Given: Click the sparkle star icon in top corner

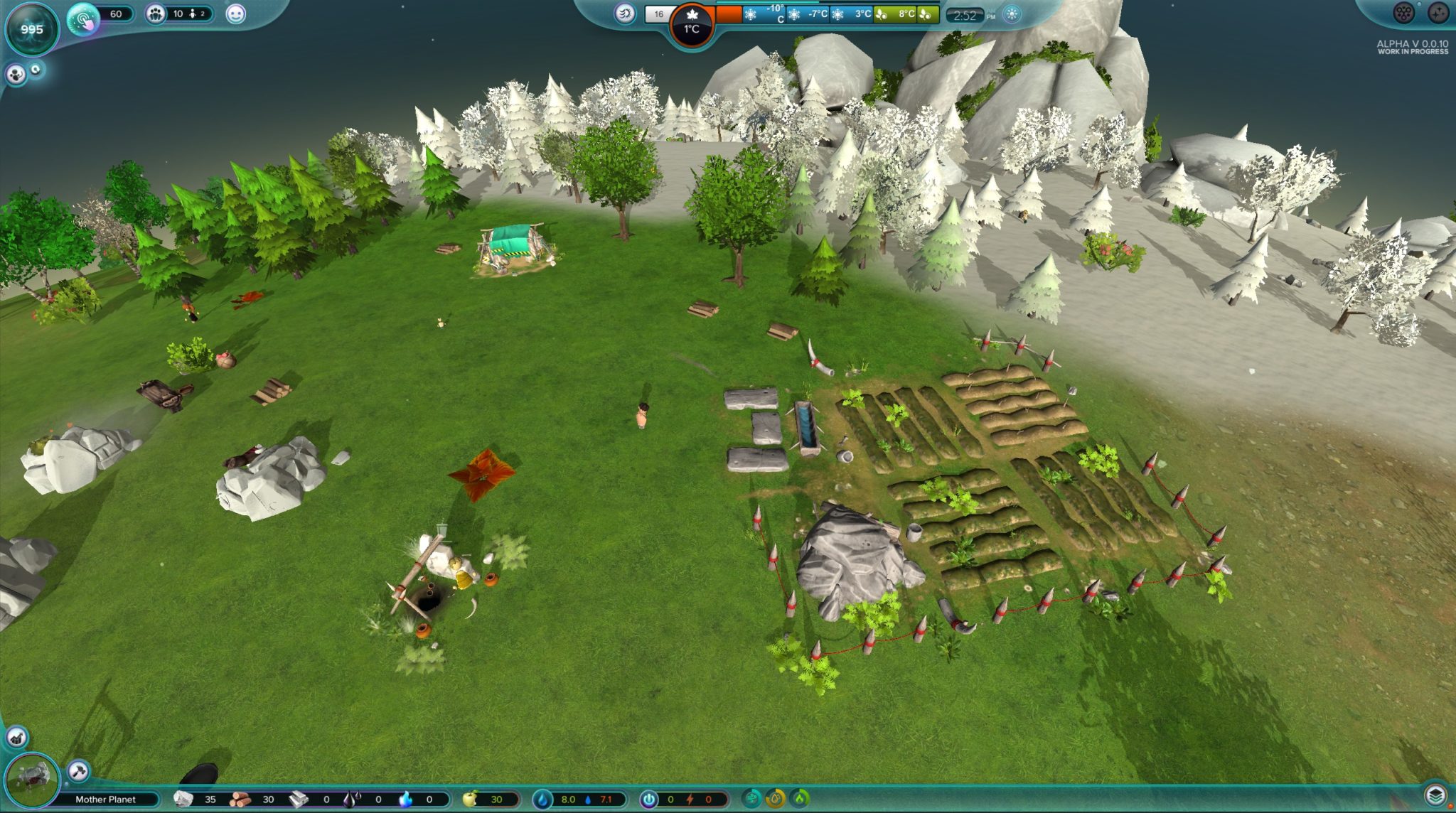Looking at the screenshot, I should click(1438, 12).
